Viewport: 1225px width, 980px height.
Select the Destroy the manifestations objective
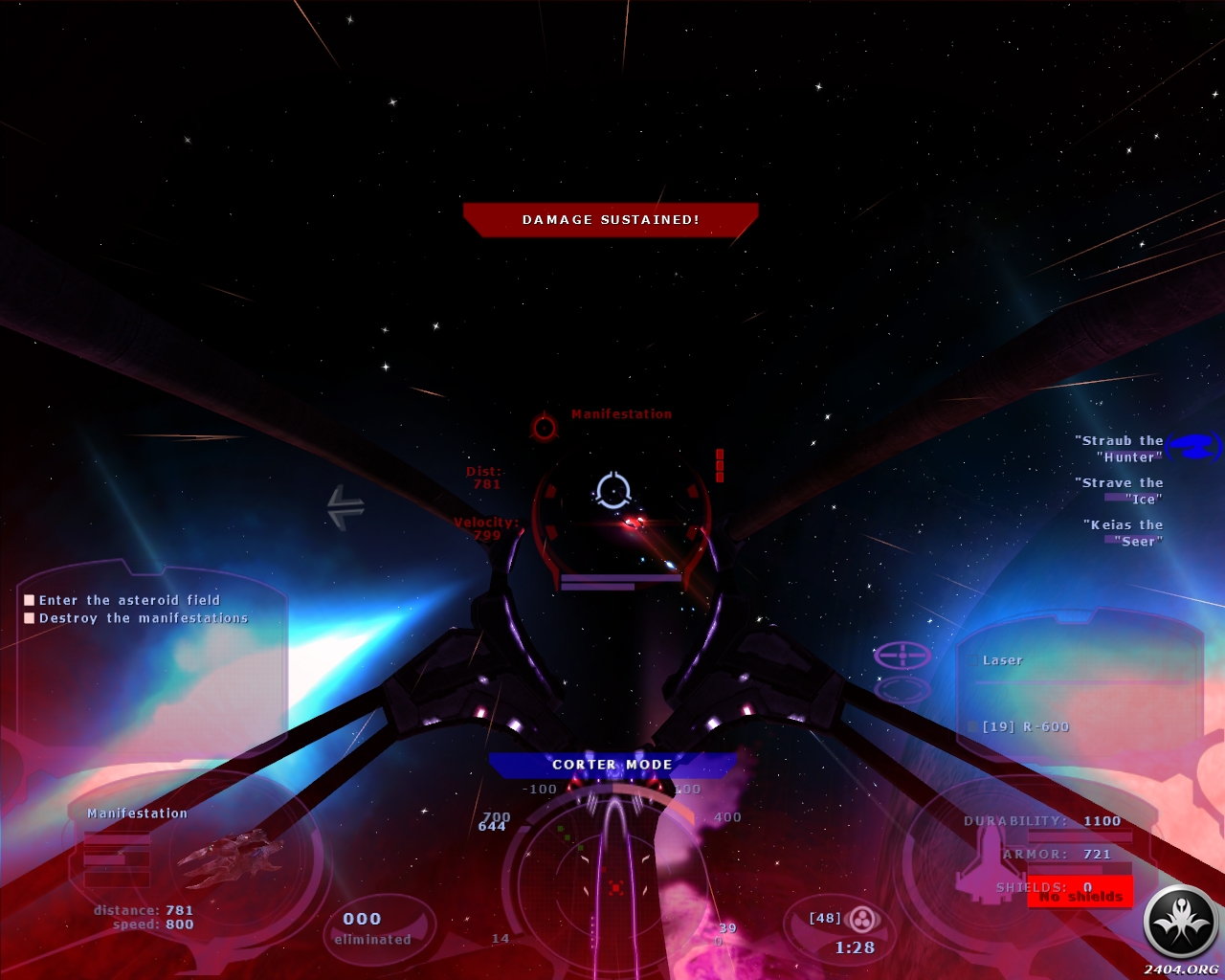143,618
